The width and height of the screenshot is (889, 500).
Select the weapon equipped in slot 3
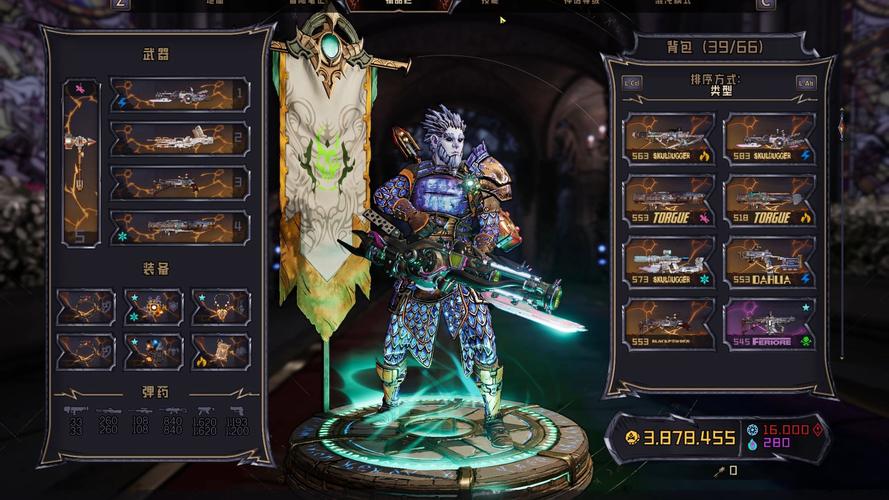point(179,183)
